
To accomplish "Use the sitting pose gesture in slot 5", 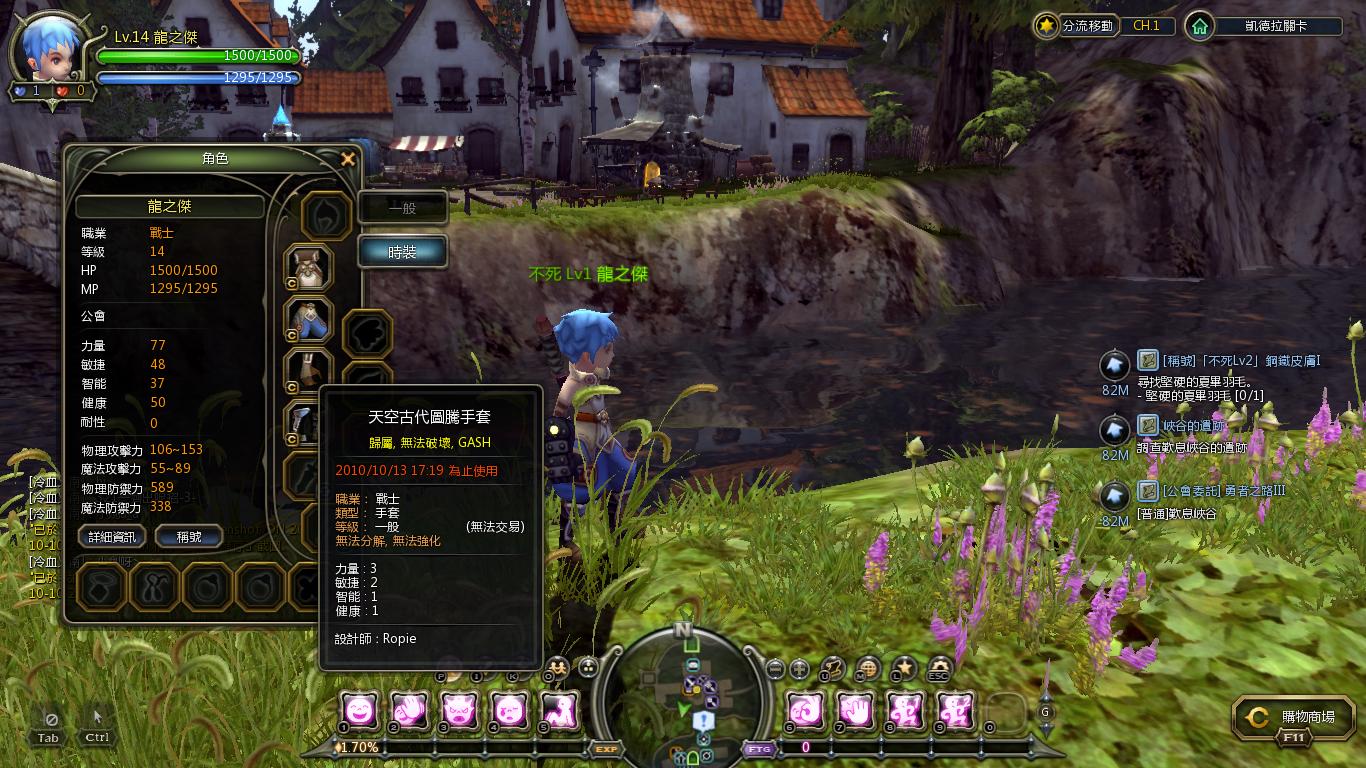I will (x=559, y=710).
